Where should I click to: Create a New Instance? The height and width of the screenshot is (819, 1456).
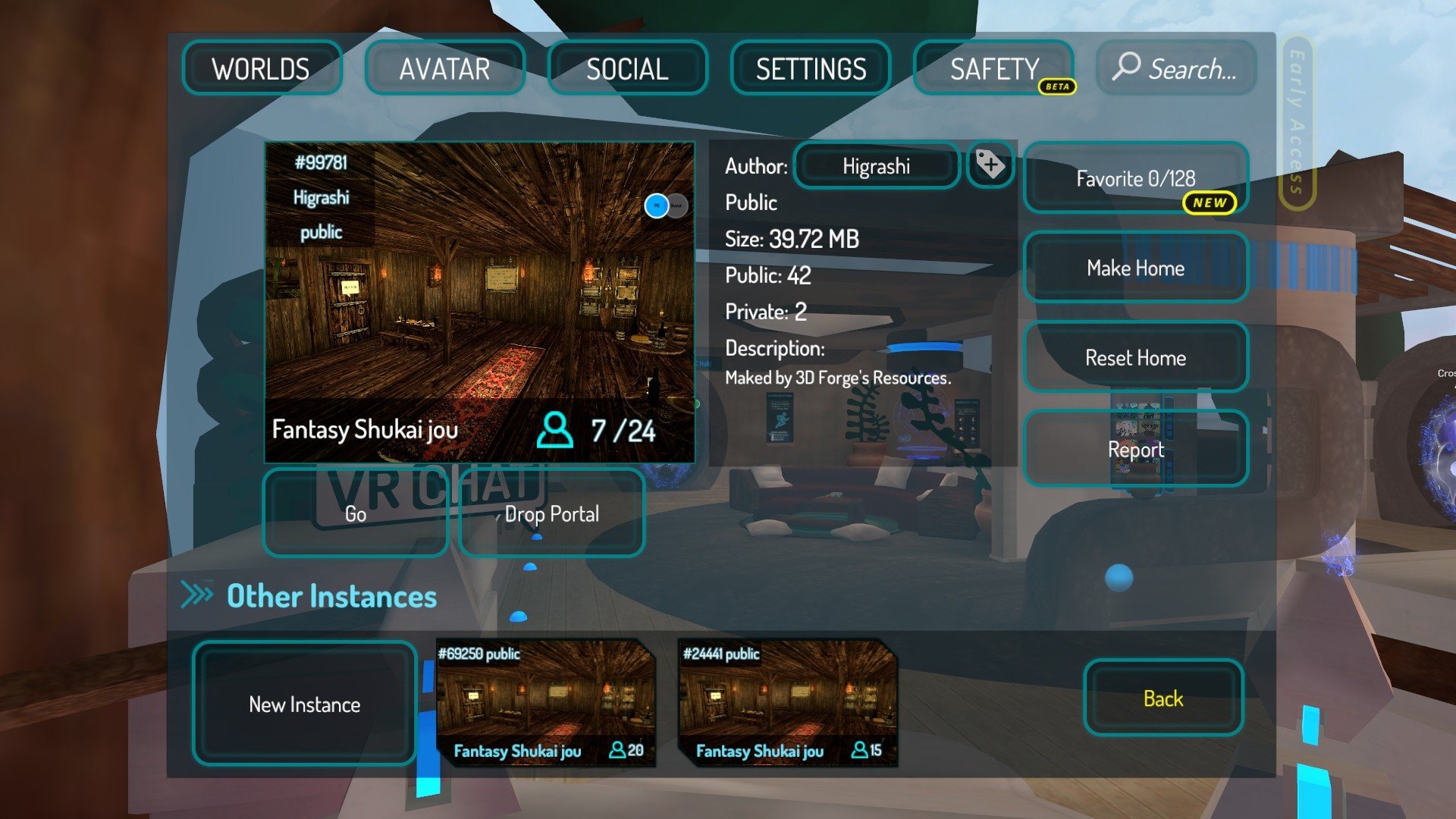tap(303, 704)
